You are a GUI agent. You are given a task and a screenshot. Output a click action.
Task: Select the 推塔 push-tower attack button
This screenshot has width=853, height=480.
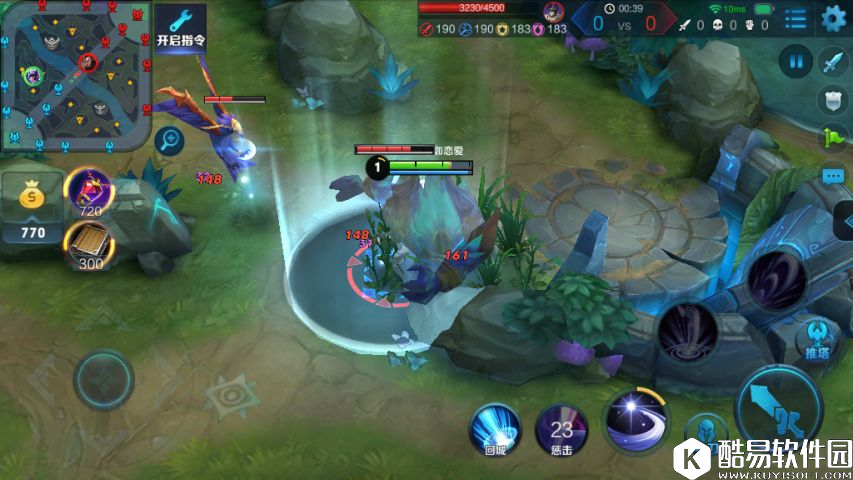(816, 337)
